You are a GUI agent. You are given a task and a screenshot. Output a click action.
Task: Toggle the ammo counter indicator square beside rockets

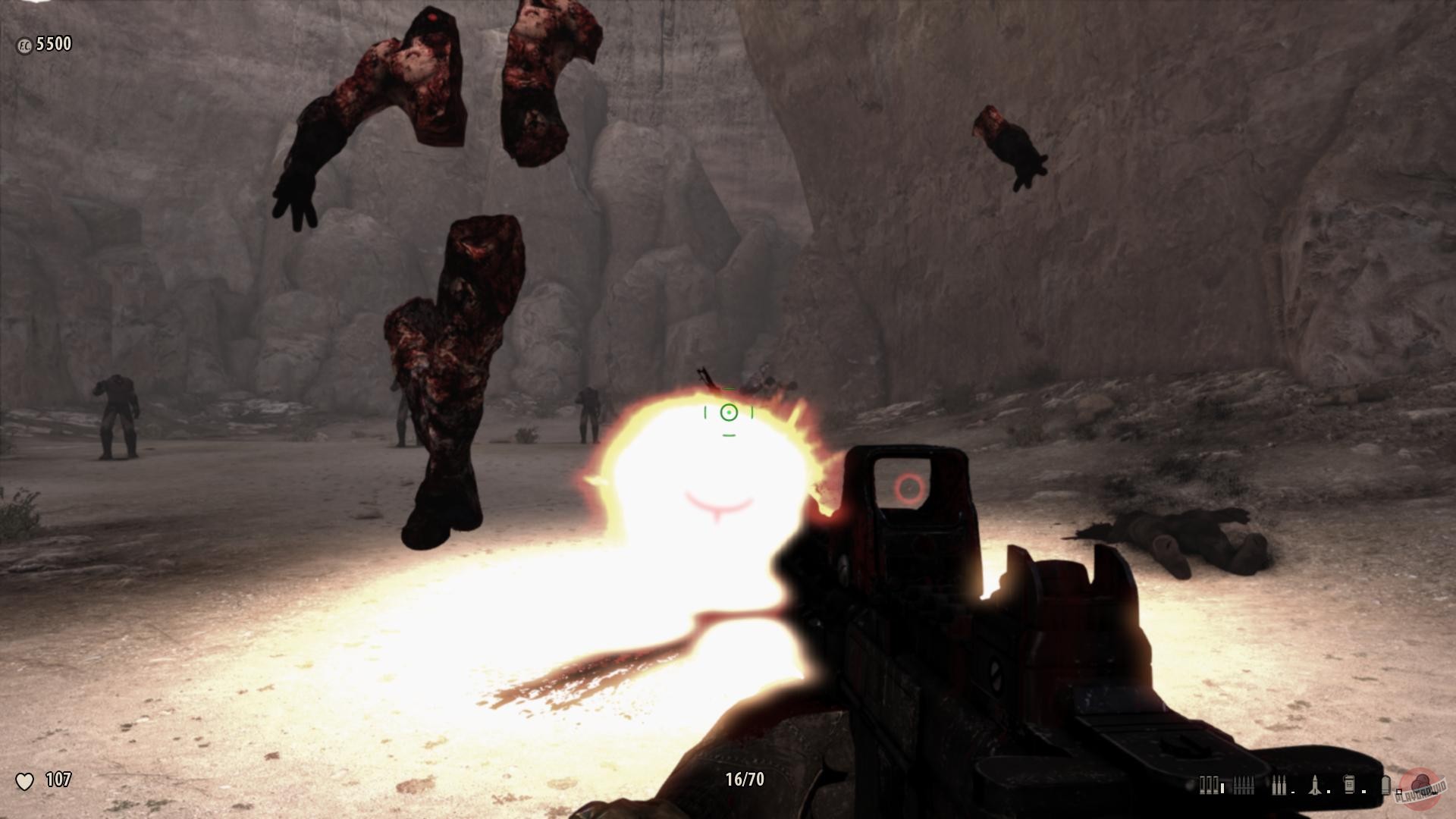1329,790
